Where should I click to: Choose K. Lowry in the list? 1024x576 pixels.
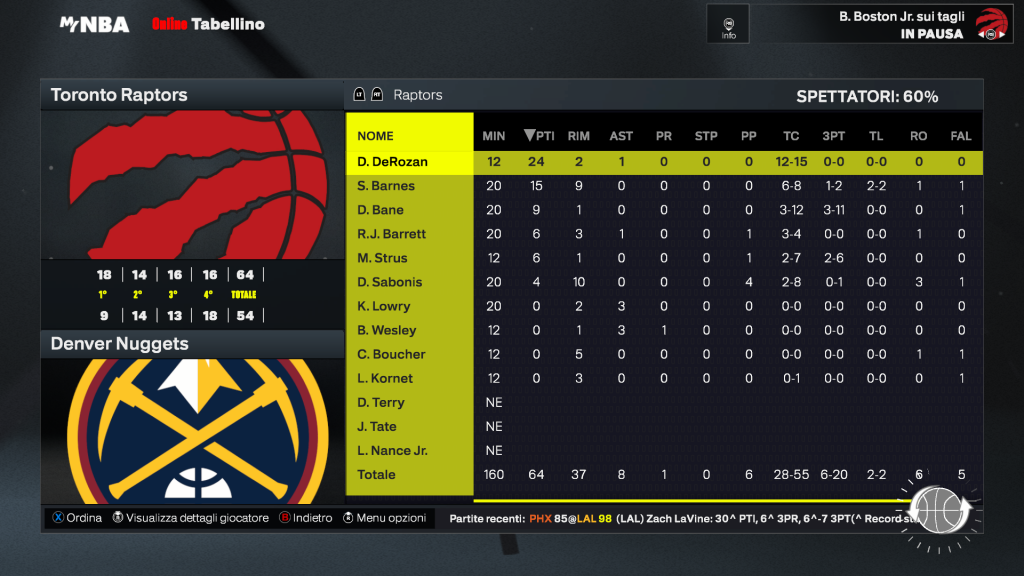(x=384, y=306)
